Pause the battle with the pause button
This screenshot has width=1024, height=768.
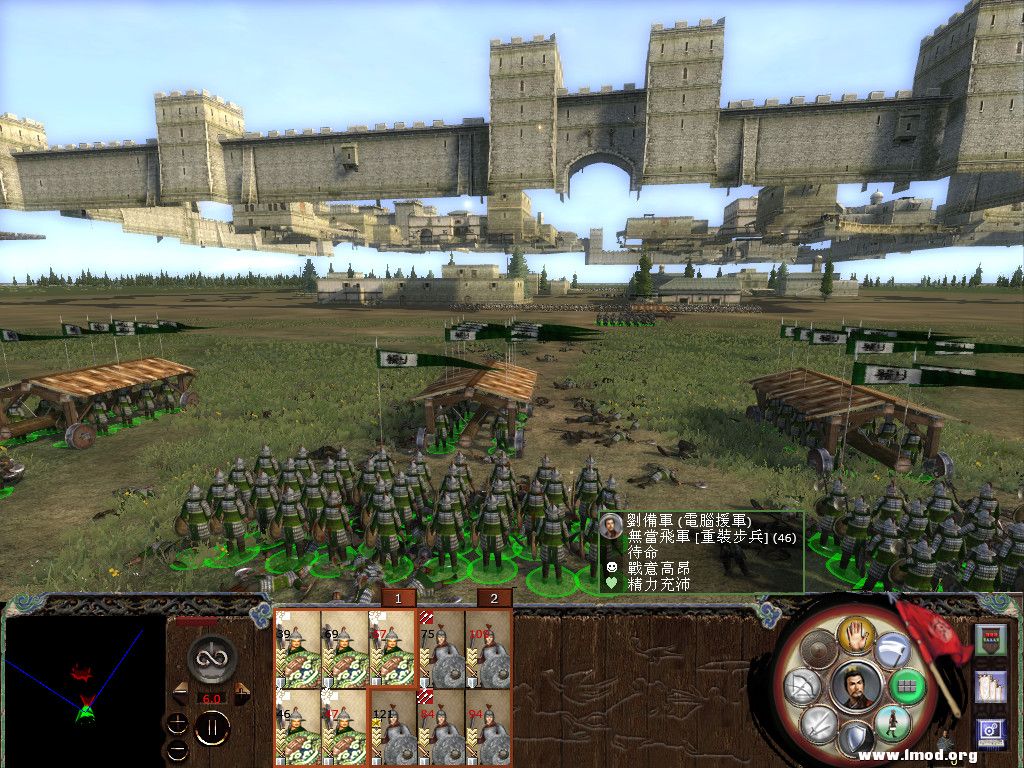point(212,727)
